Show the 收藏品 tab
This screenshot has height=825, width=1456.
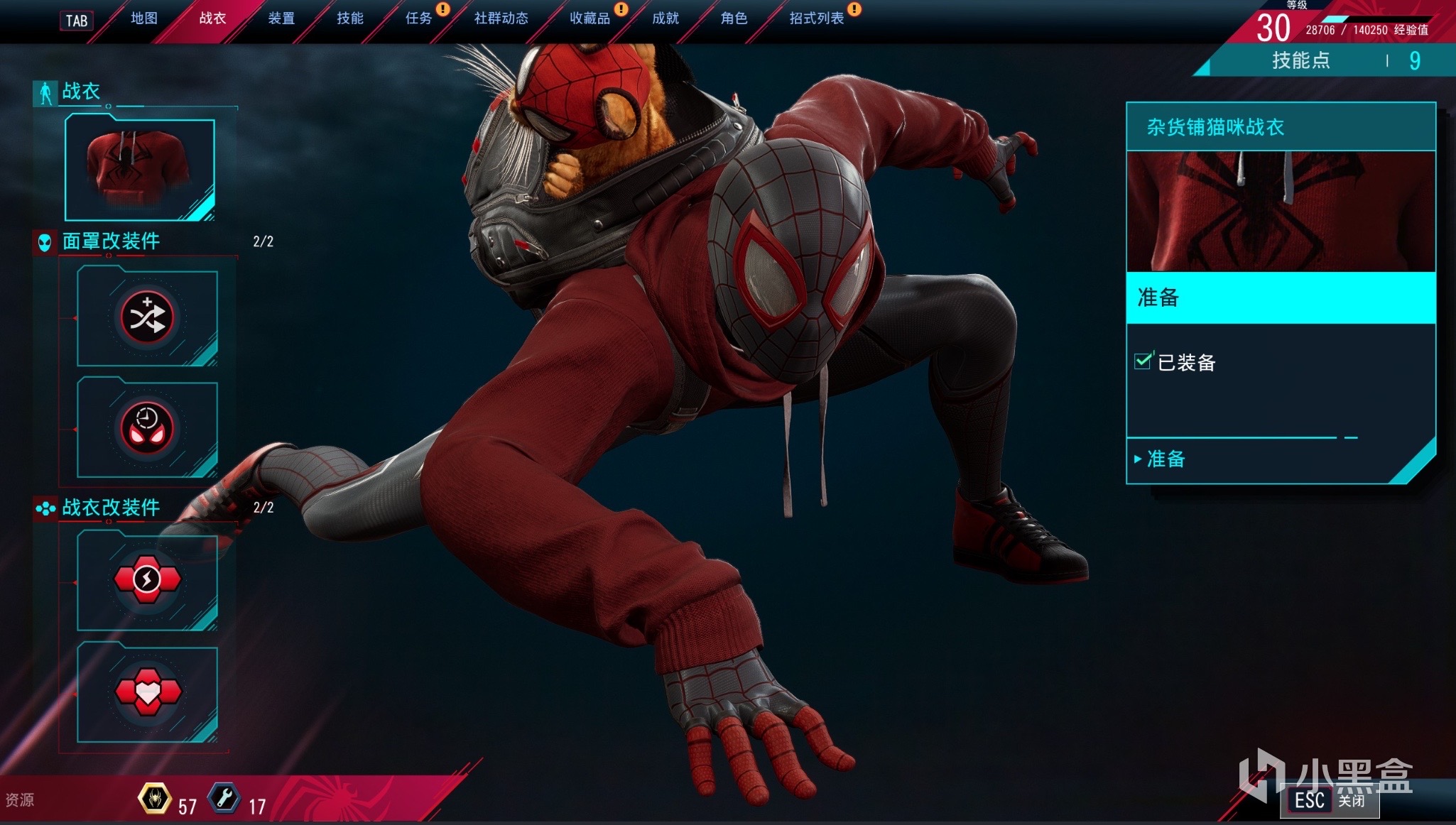pyautogui.click(x=590, y=18)
